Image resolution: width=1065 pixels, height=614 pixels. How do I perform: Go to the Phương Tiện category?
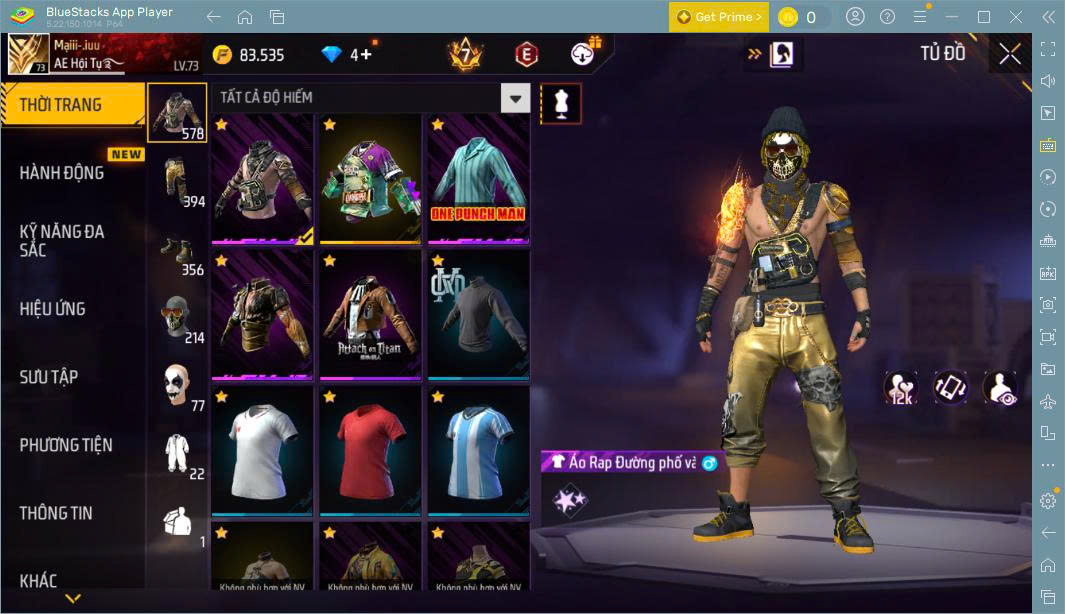(x=66, y=445)
